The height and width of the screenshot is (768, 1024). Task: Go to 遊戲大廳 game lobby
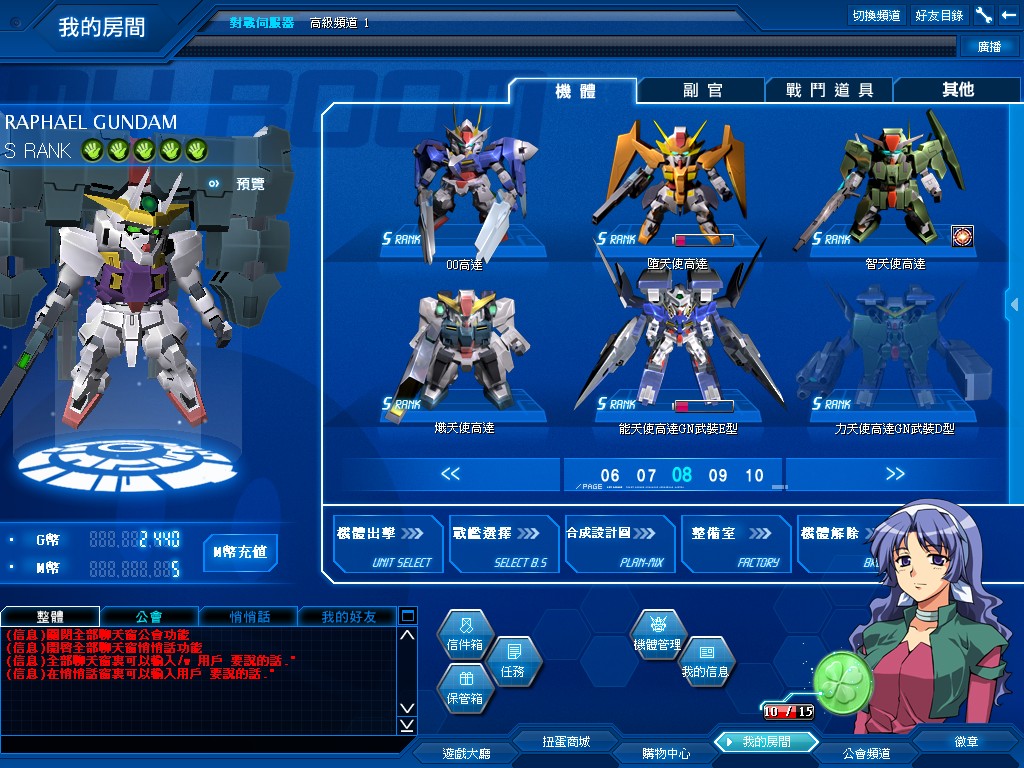coord(466,753)
